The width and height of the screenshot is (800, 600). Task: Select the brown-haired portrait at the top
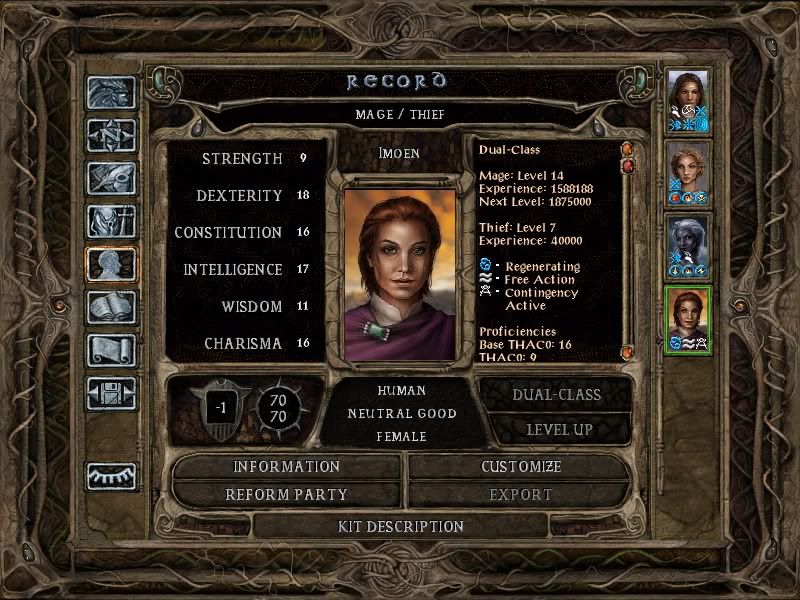(x=689, y=100)
